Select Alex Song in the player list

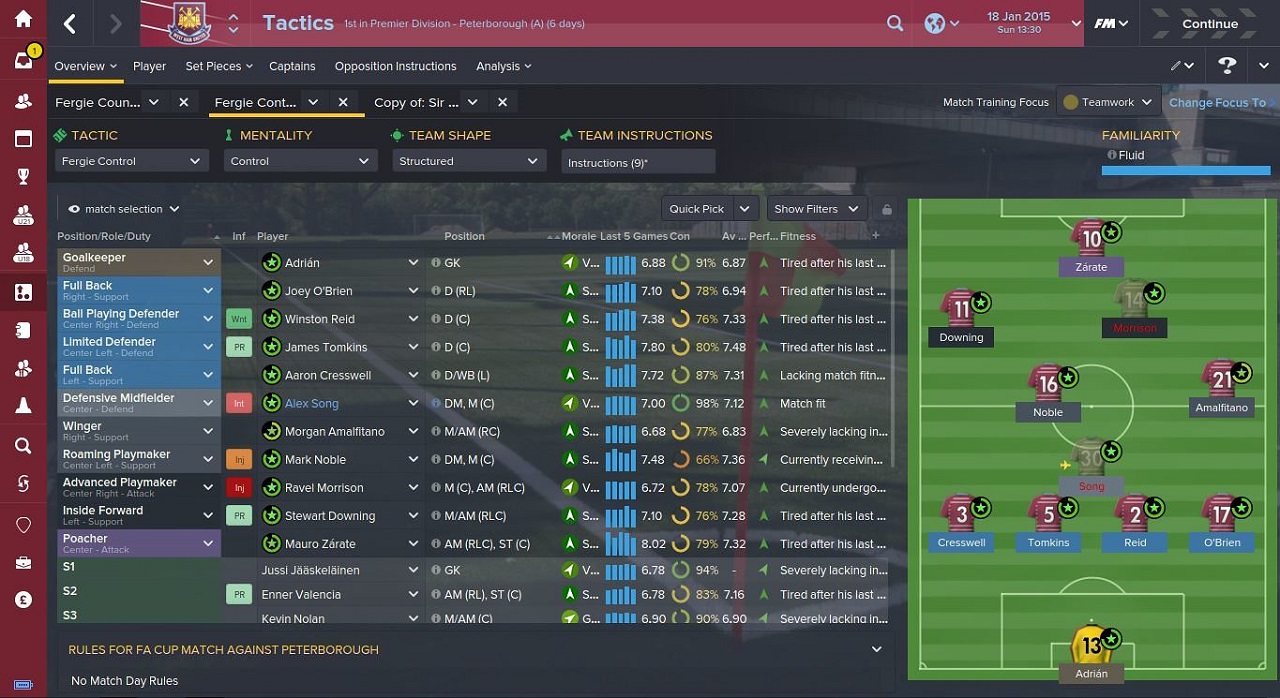pyautogui.click(x=312, y=404)
